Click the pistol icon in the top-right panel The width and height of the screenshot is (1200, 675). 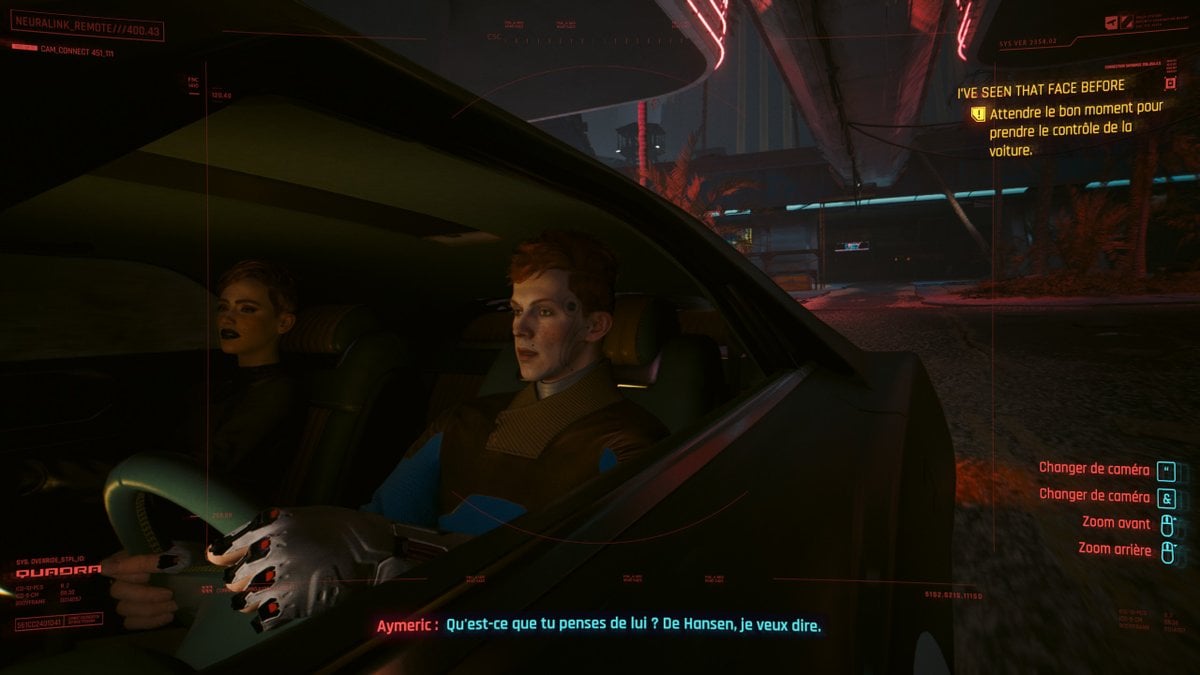pos(1112,22)
